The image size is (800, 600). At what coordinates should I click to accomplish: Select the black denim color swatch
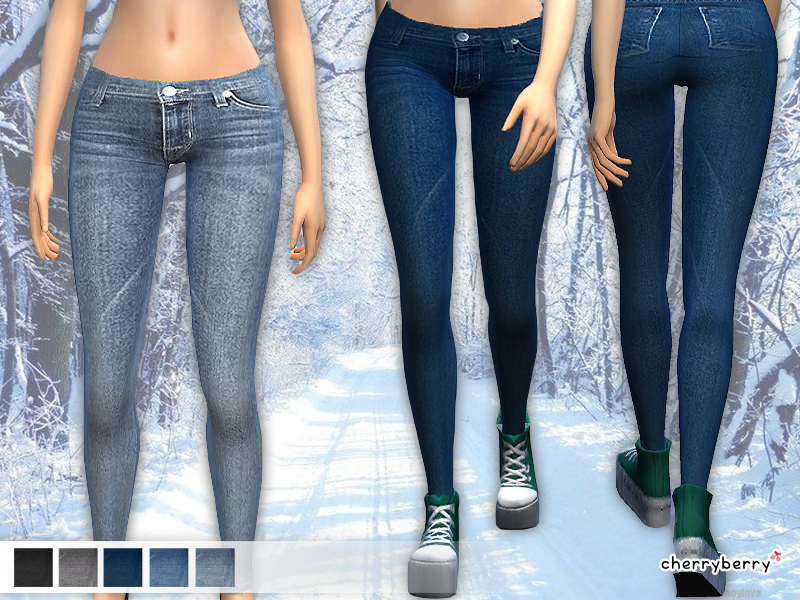(33, 567)
